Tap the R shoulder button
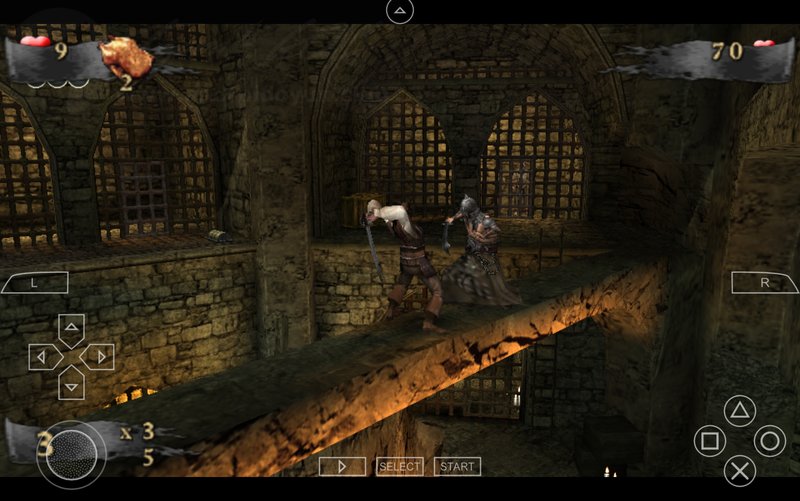Screen dimensions: 800x501 [765, 283]
